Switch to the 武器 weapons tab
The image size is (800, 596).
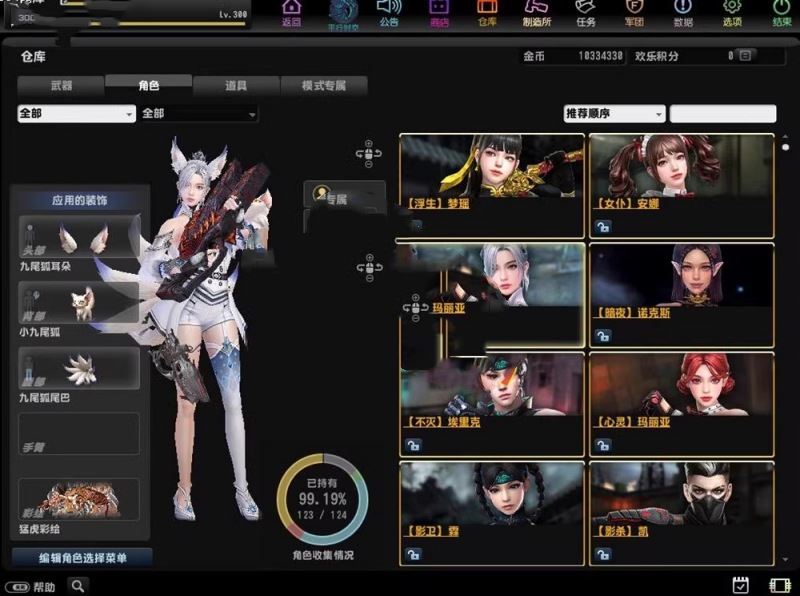(x=60, y=86)
